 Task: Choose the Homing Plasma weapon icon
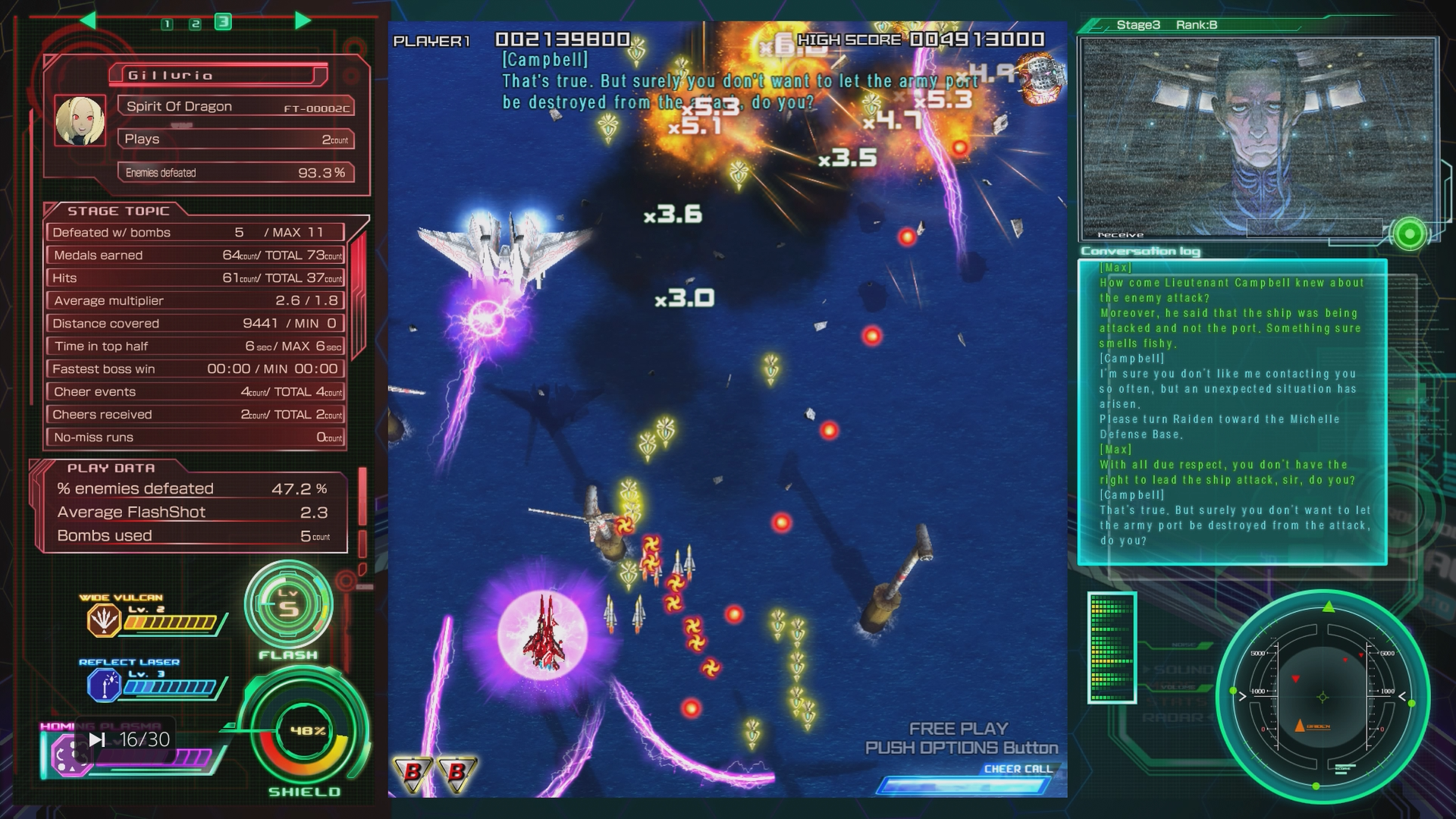tap(67, 756)
